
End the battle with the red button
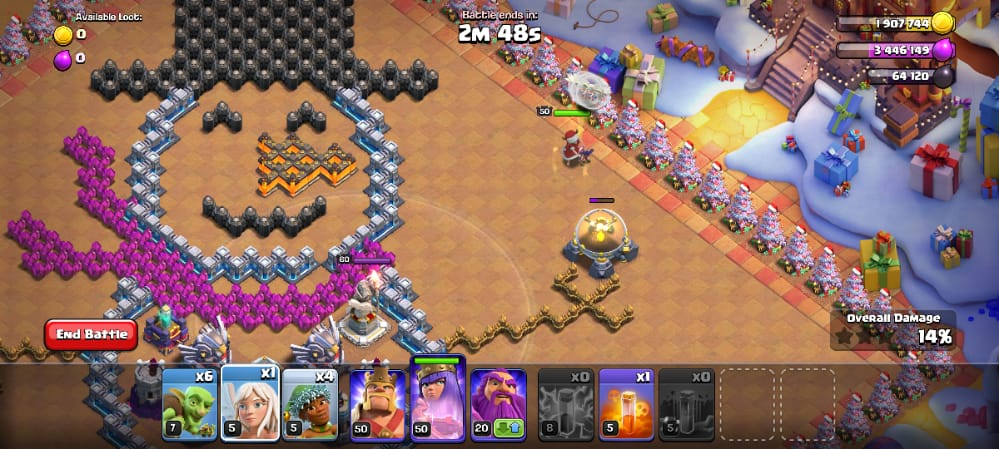pos(90,334)
